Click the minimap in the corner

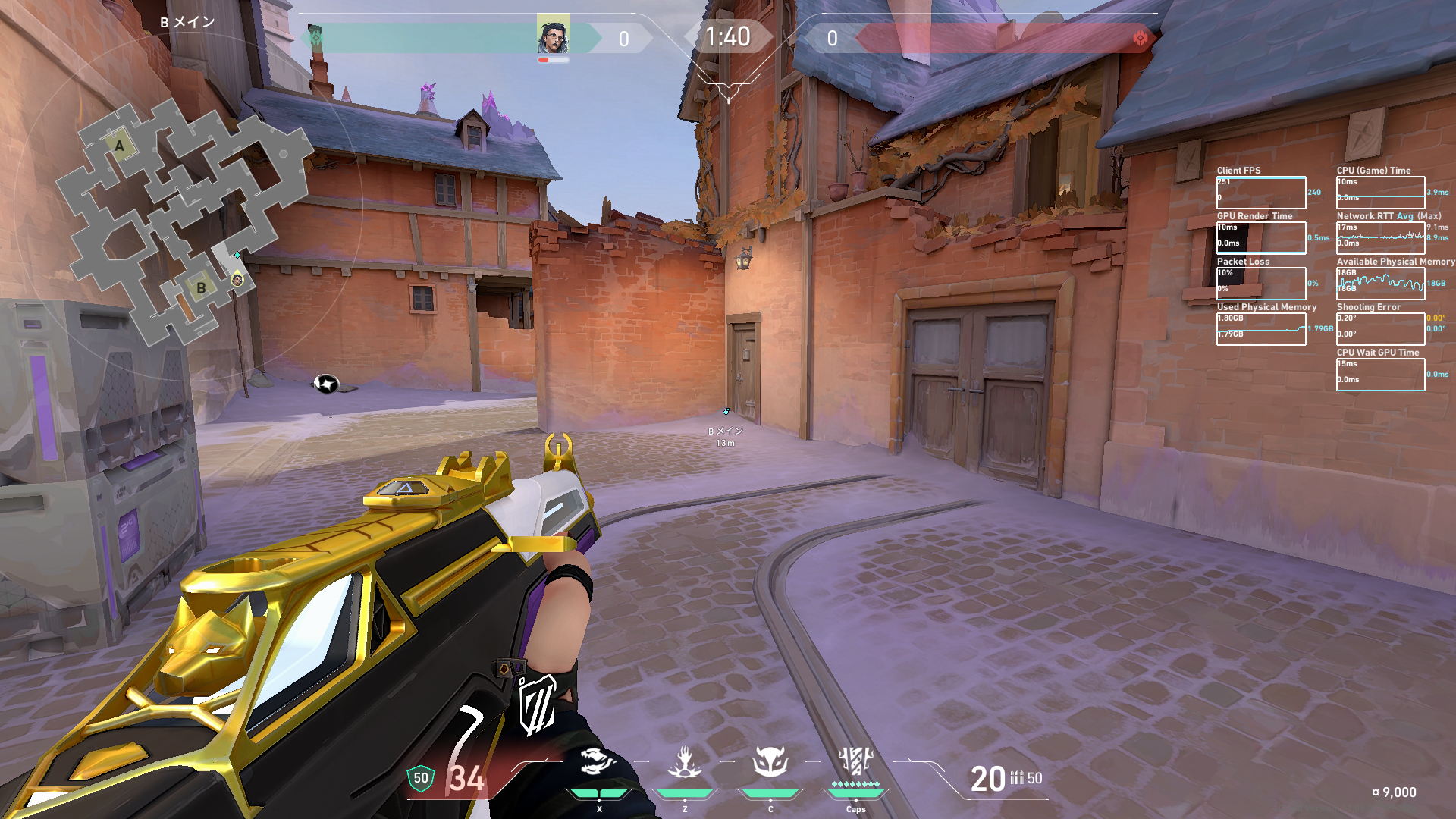point(186,220)
